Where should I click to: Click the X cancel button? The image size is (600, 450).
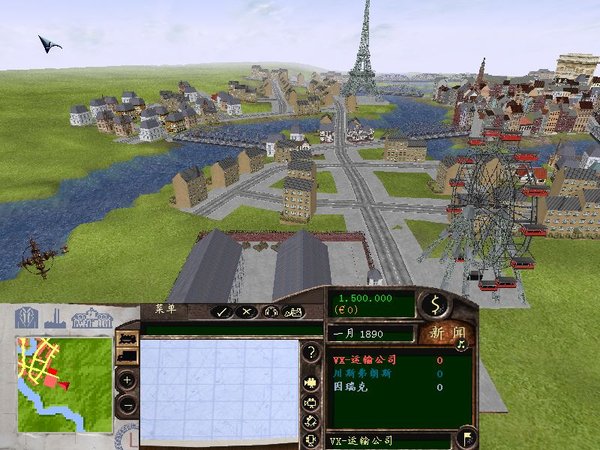[x=247, y=312]
